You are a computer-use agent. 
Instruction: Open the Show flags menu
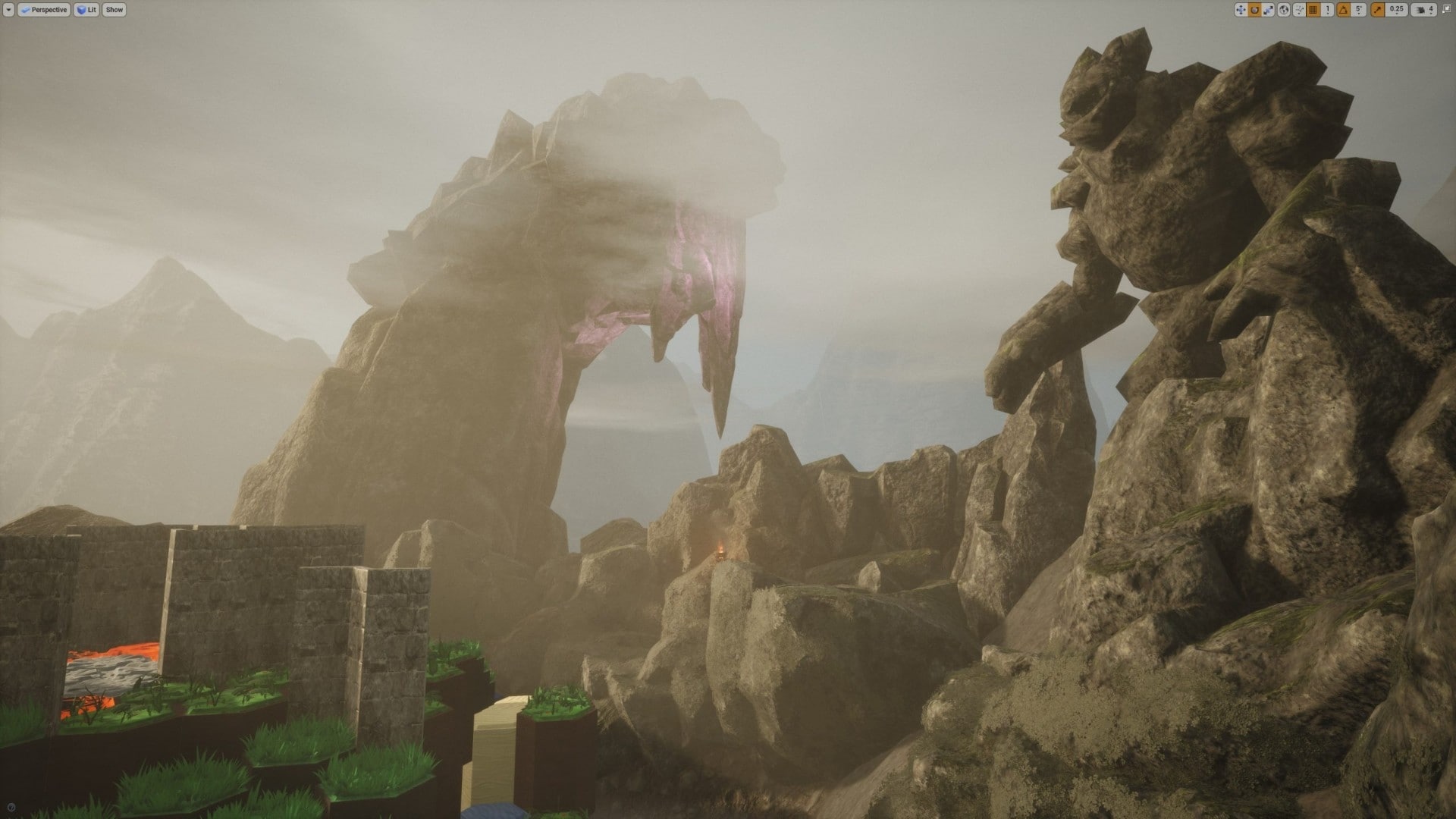(x=115, y=10)
